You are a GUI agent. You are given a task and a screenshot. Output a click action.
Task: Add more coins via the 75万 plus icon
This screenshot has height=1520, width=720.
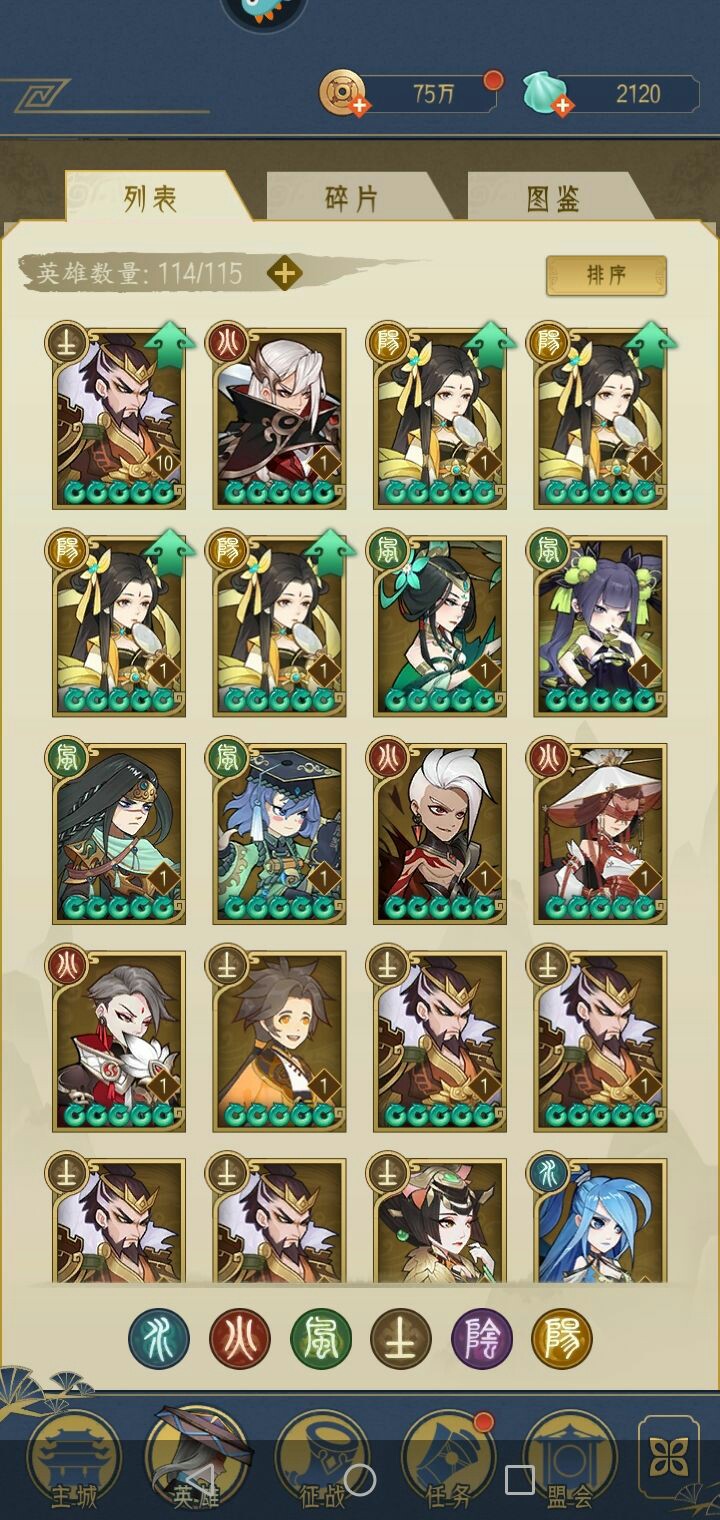click(x=357, y=104)
